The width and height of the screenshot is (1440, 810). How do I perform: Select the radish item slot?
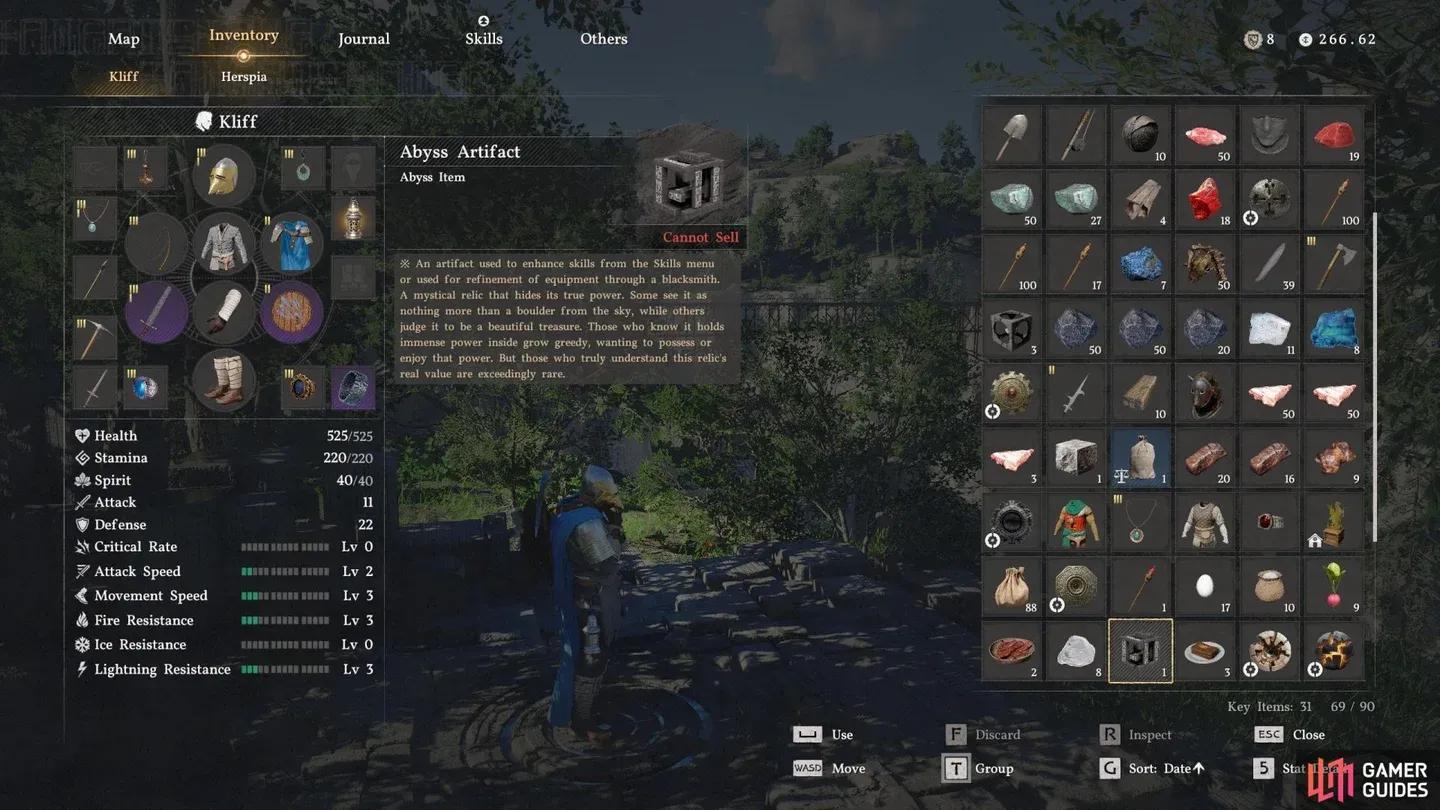click(x=1334, y=587)
